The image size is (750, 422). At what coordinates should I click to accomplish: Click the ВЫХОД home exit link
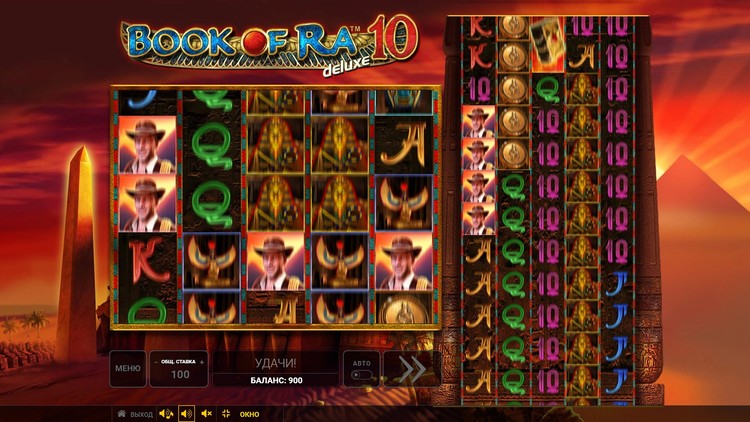tap(135, 413)
